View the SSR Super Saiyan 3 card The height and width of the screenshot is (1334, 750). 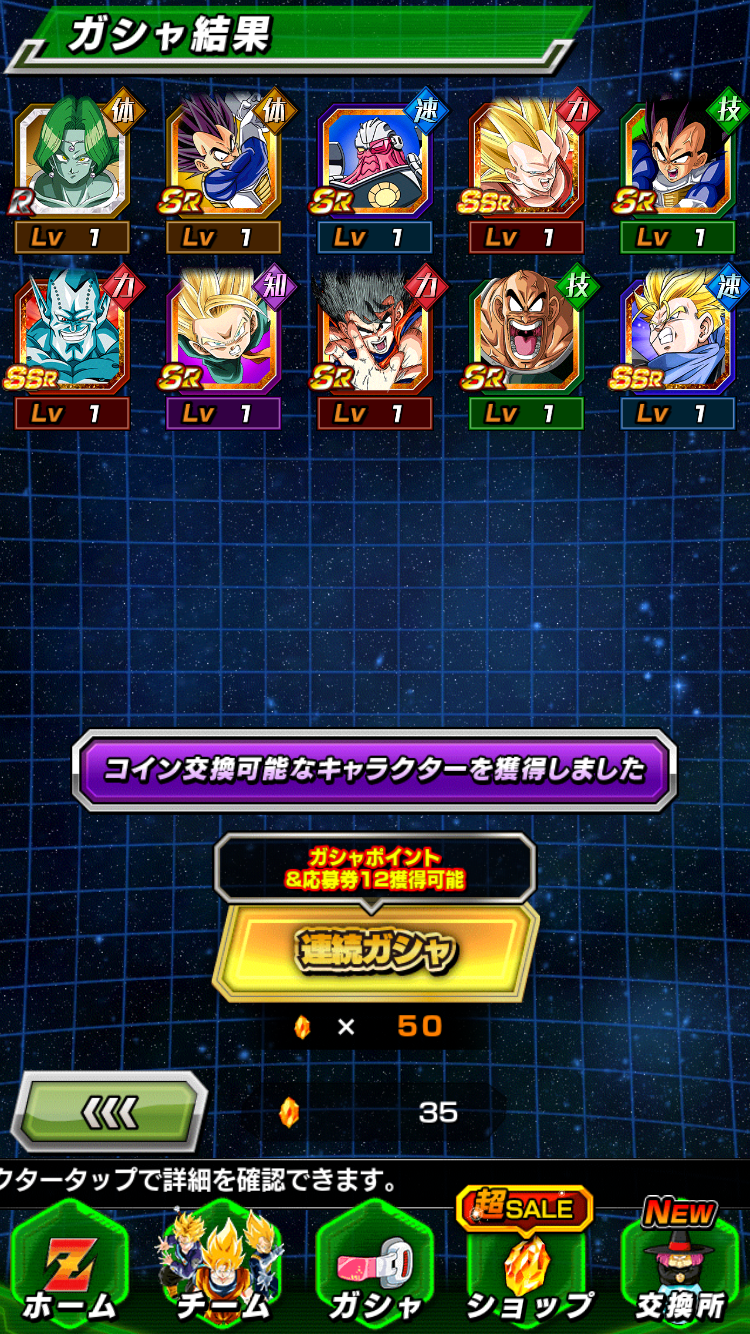[x=526, y=160]
